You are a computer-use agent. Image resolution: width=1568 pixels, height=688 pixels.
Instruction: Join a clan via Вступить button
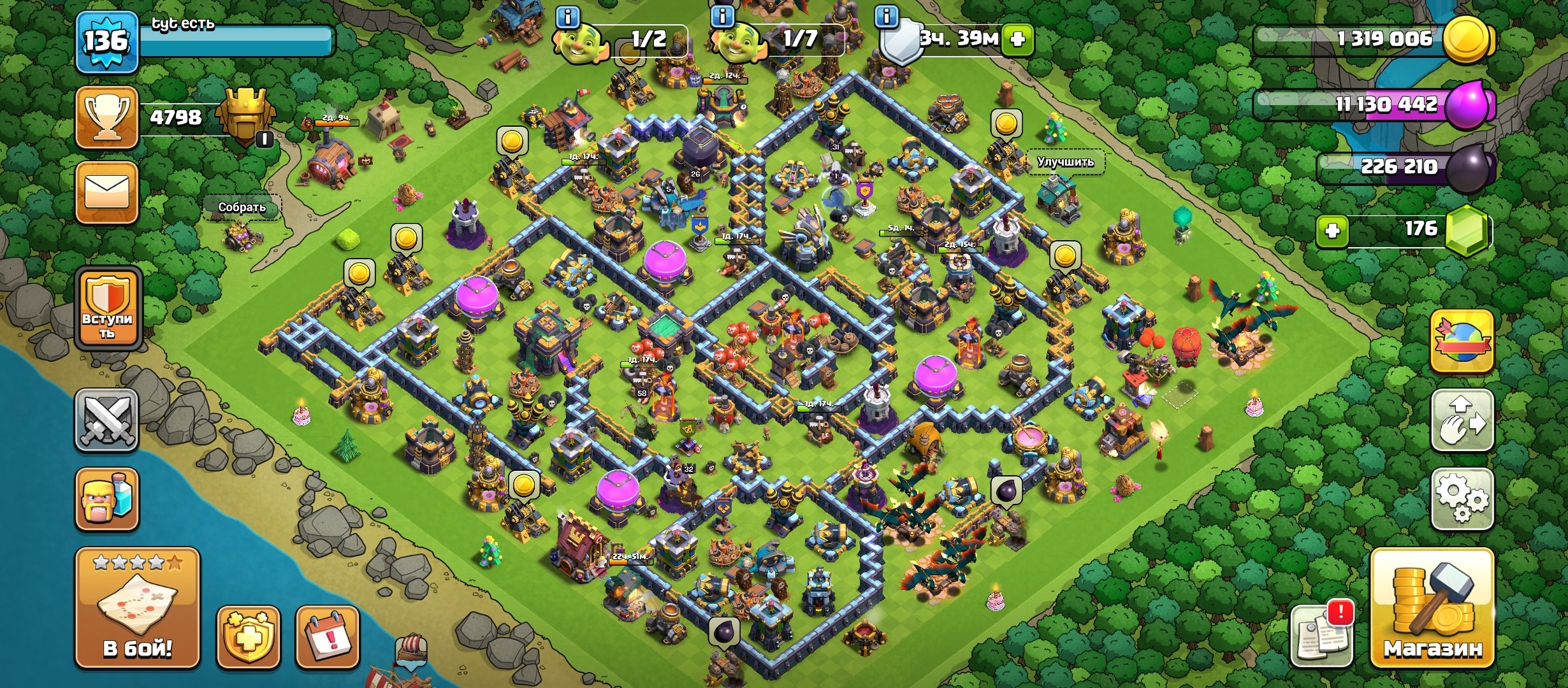click(x=107, y=310)
